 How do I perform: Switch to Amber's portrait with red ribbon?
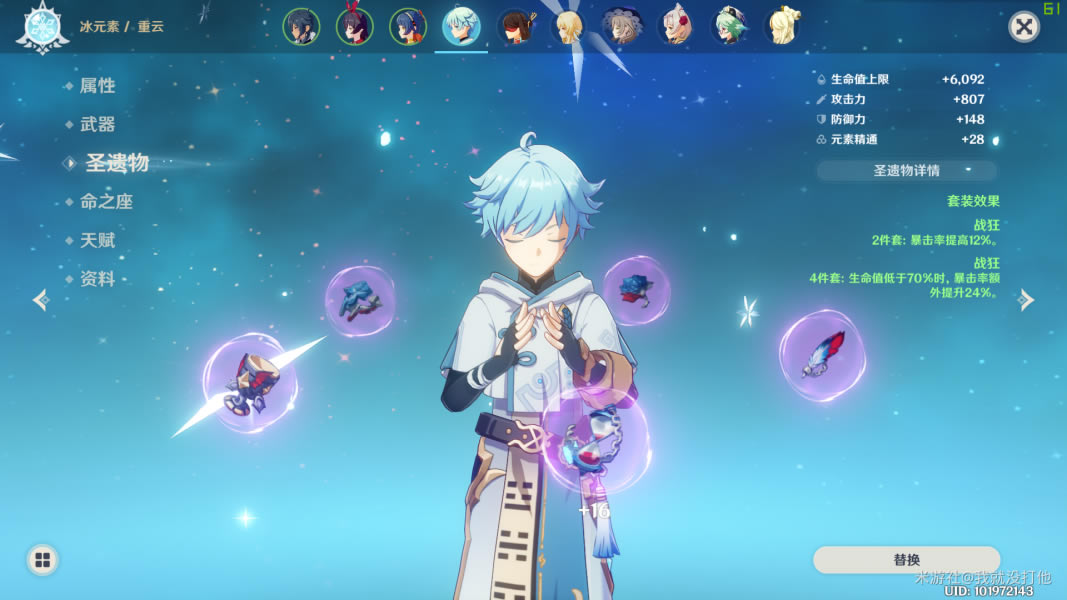click(354, 27)
